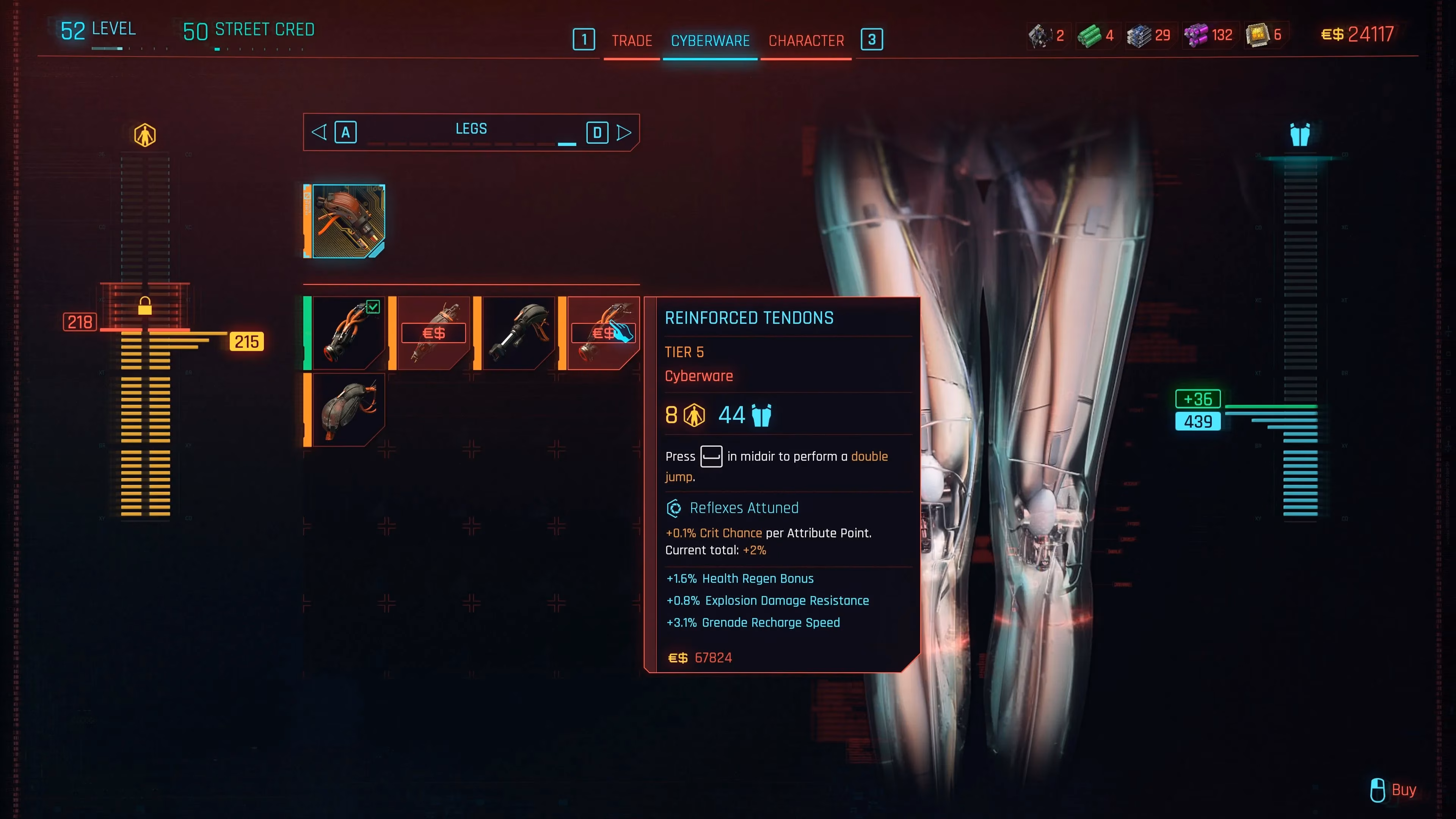The width and height of the screenshot is (1456, 819).
Task: Switch to the CHARACTER tab
Action: [806, 40]
